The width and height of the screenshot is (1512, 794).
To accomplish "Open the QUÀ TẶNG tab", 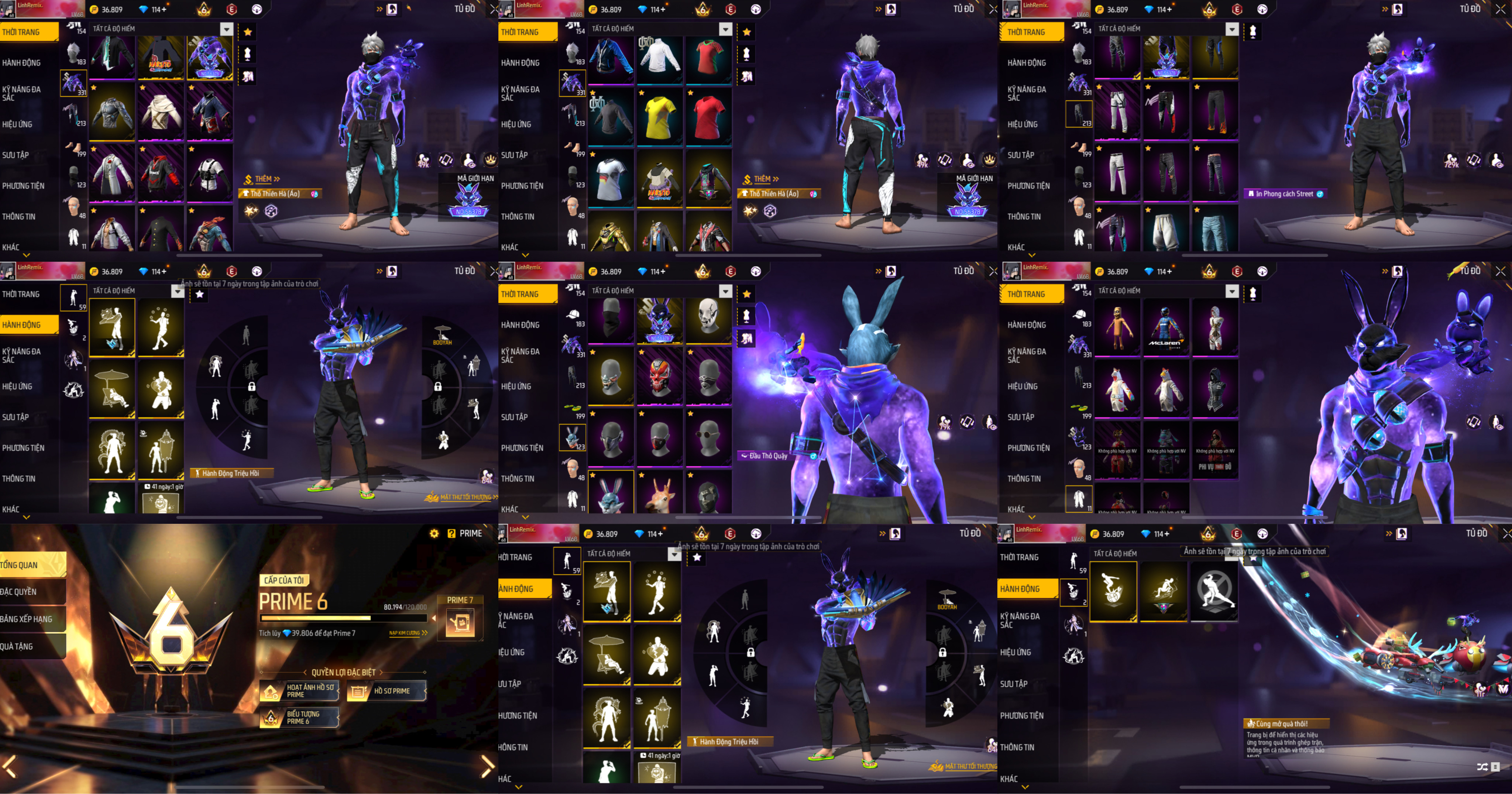I will 30,646.
